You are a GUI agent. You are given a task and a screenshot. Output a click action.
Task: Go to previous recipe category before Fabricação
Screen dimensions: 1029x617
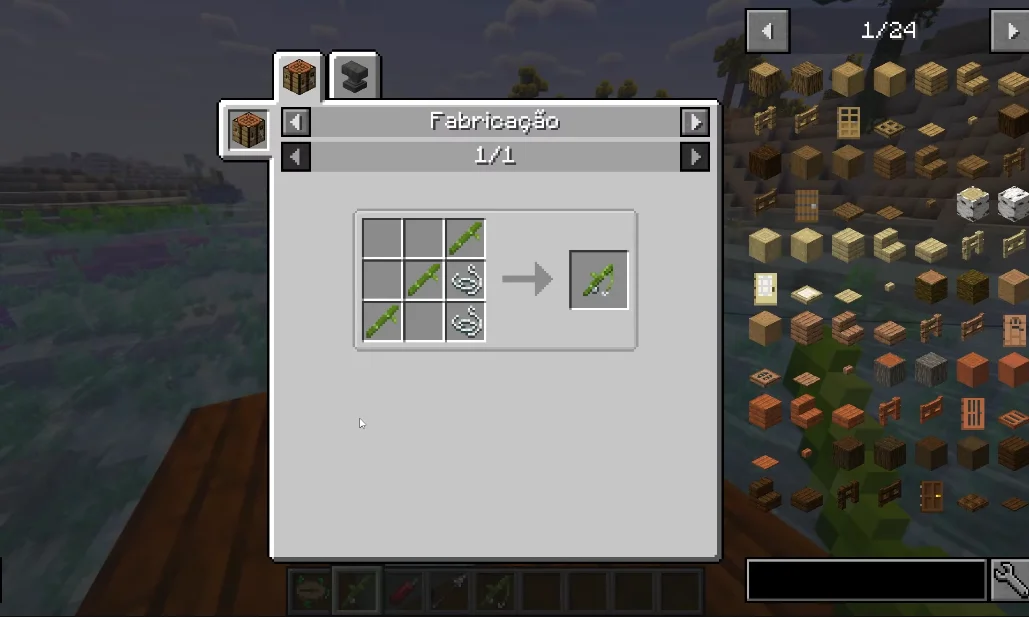296,122
